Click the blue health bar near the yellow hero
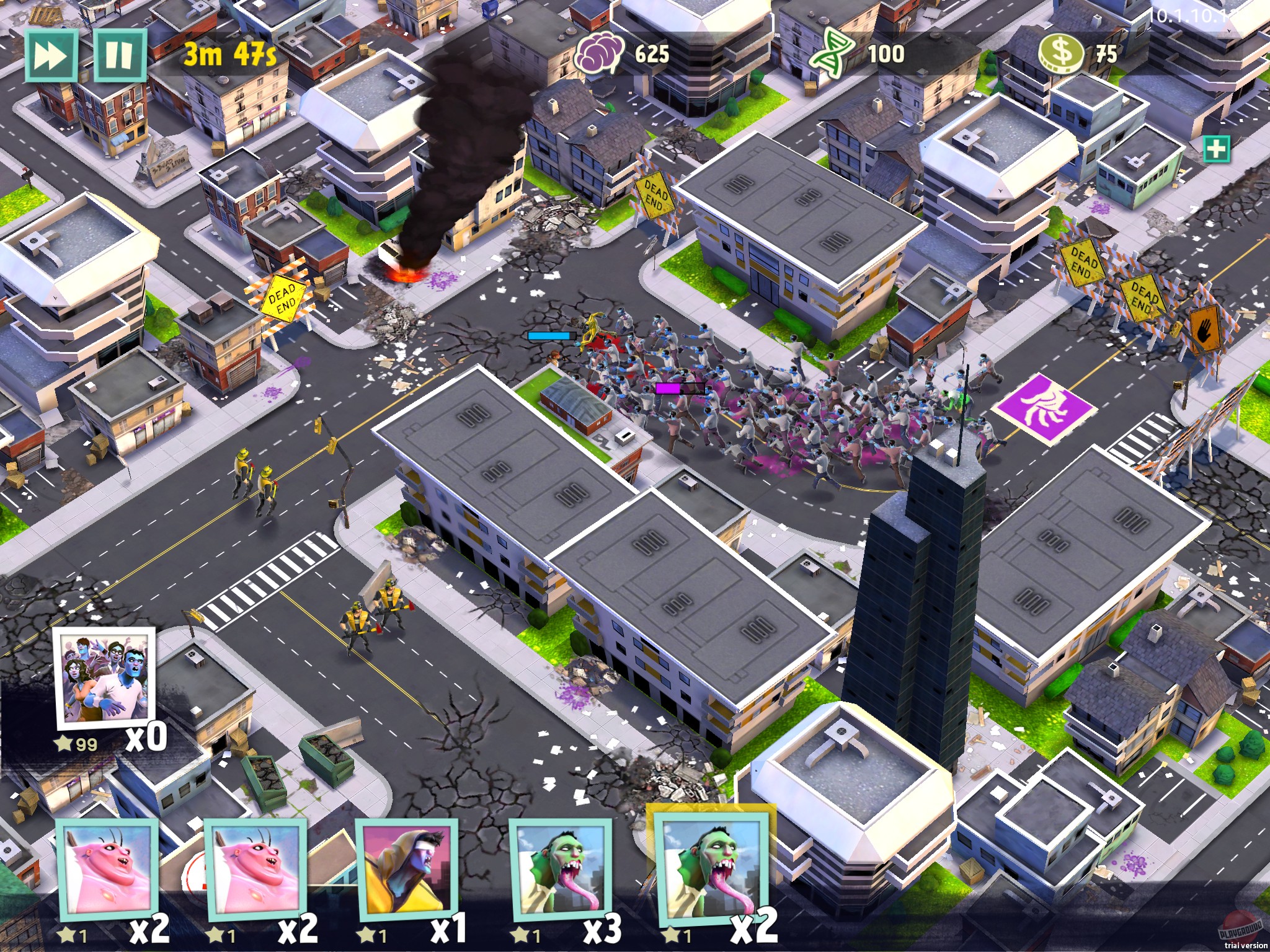This screenshot has width=1270, height=952. click(x=551, y=335)
